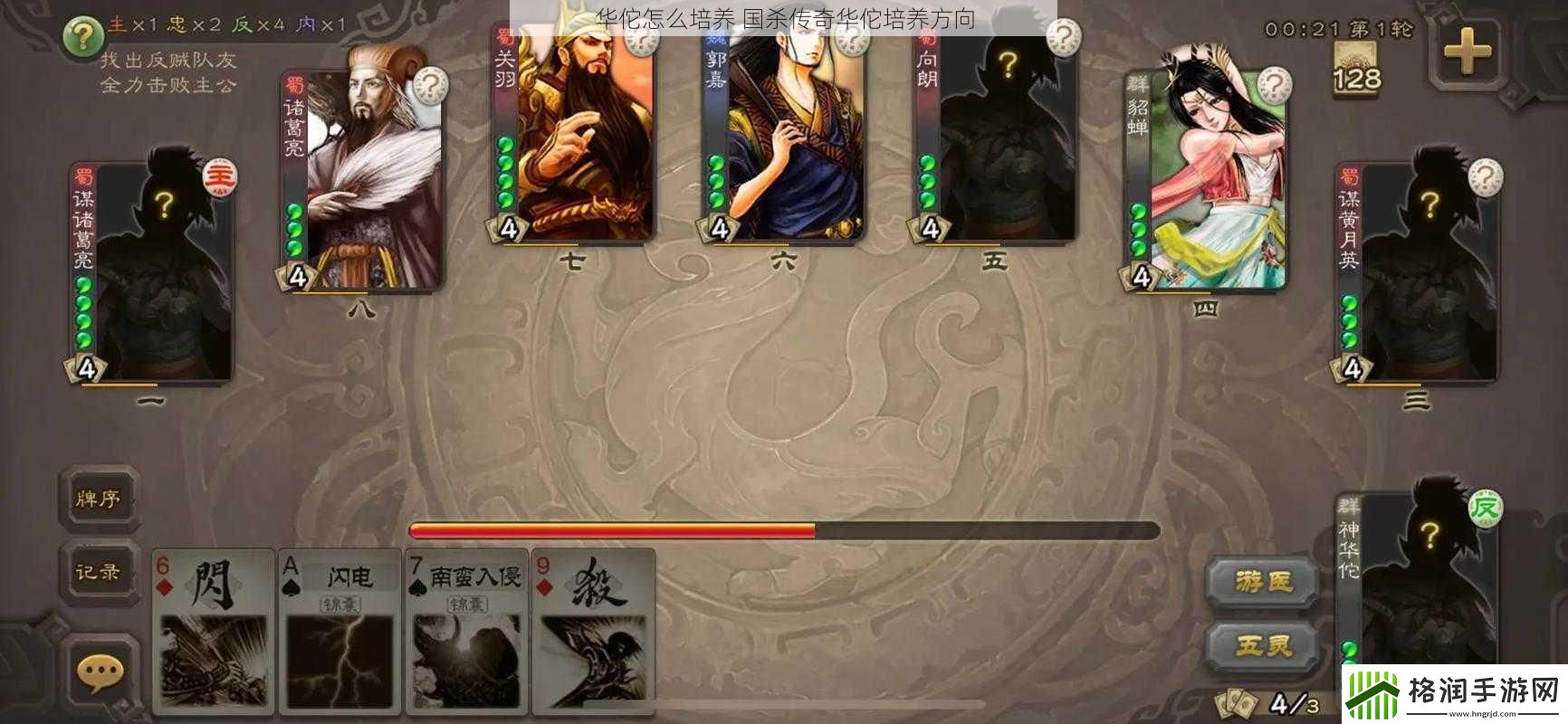Open the 记录 record log
Screen dimensions: 1568x724
(99, 572)
